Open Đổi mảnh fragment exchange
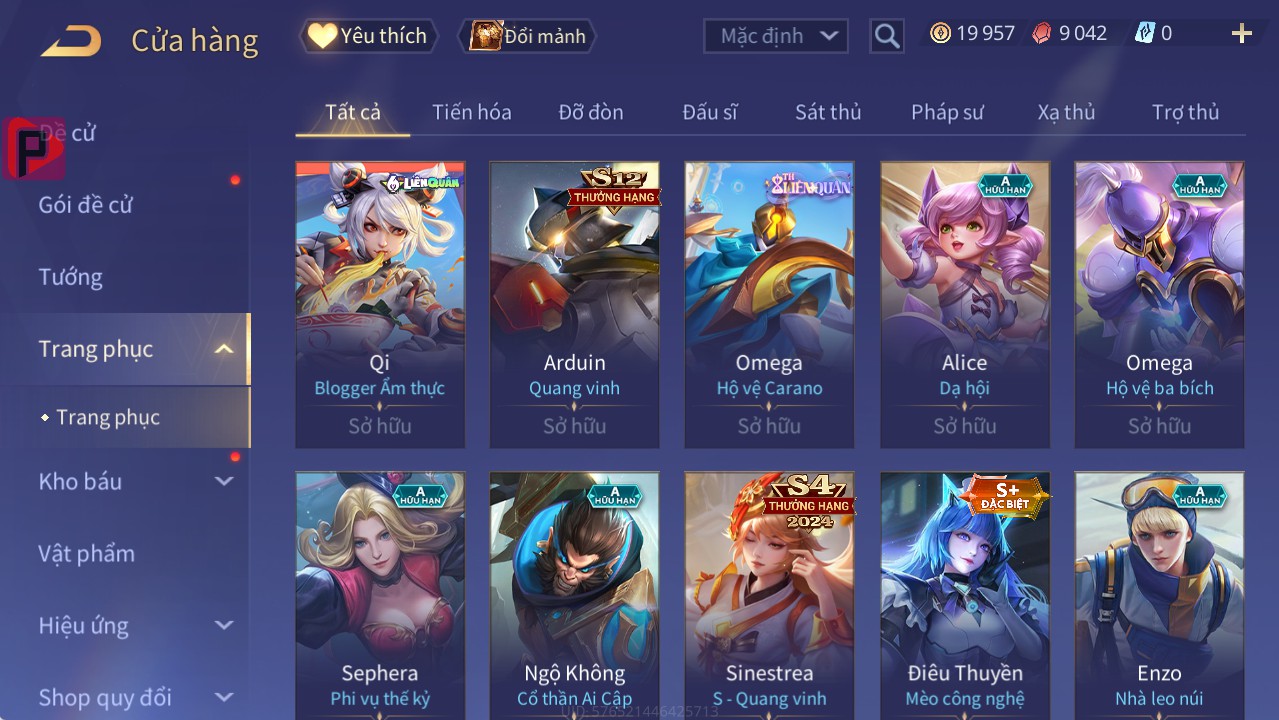The height and width of the screenshot is (720, 1279). point(527,36)
